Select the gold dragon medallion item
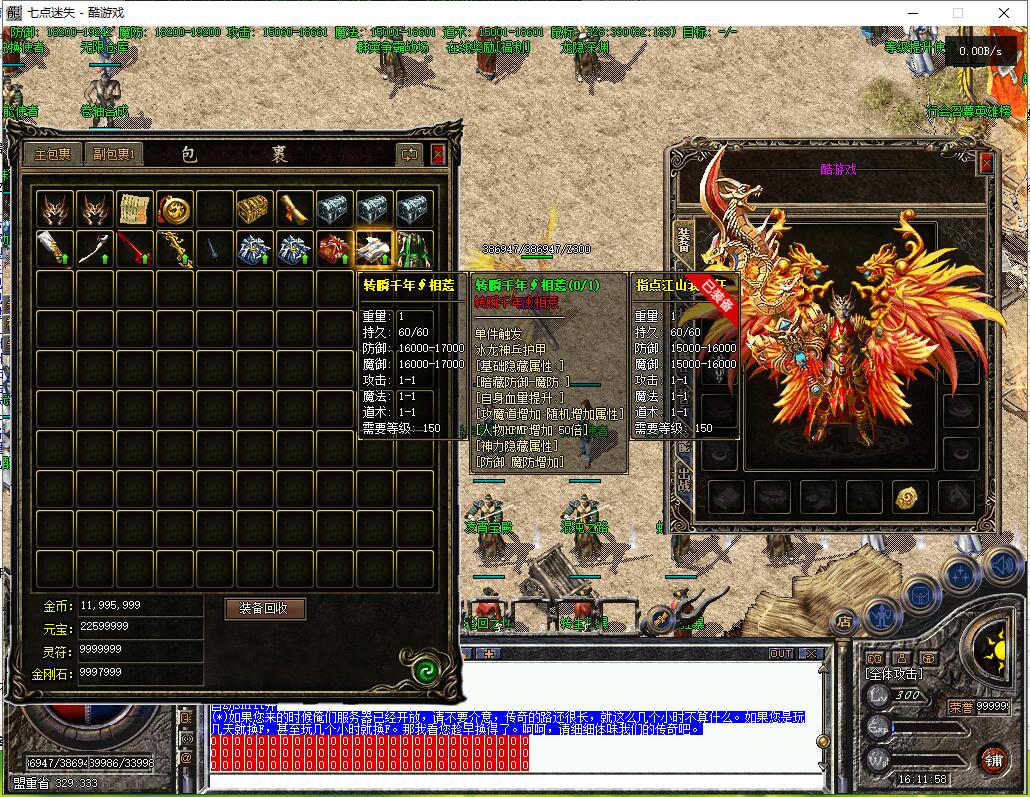 click(x=174, y=209)
